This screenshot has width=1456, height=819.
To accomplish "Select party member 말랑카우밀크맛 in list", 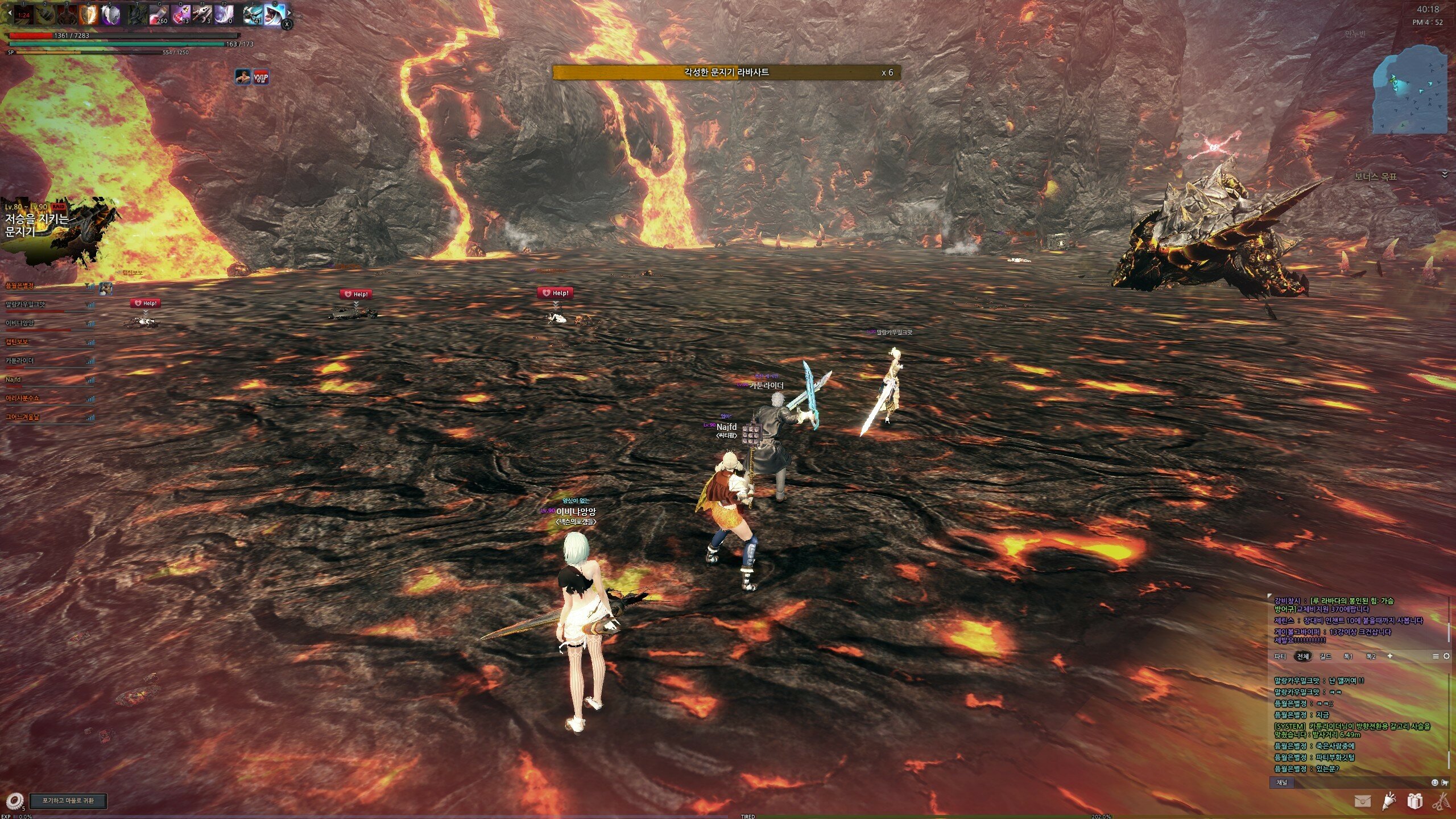I will [x=26, y=305].
